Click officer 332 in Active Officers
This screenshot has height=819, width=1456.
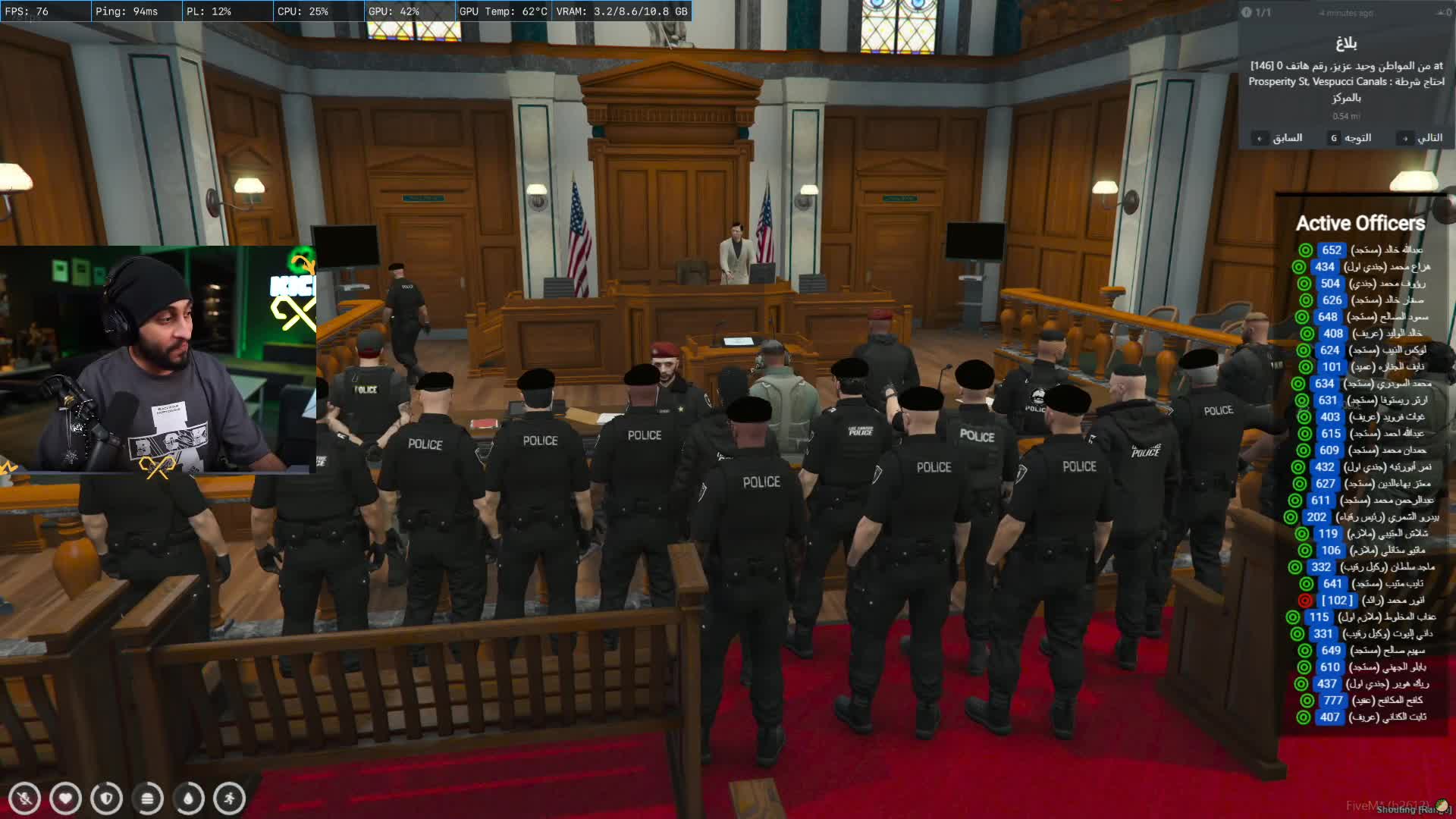point(1362,567)
